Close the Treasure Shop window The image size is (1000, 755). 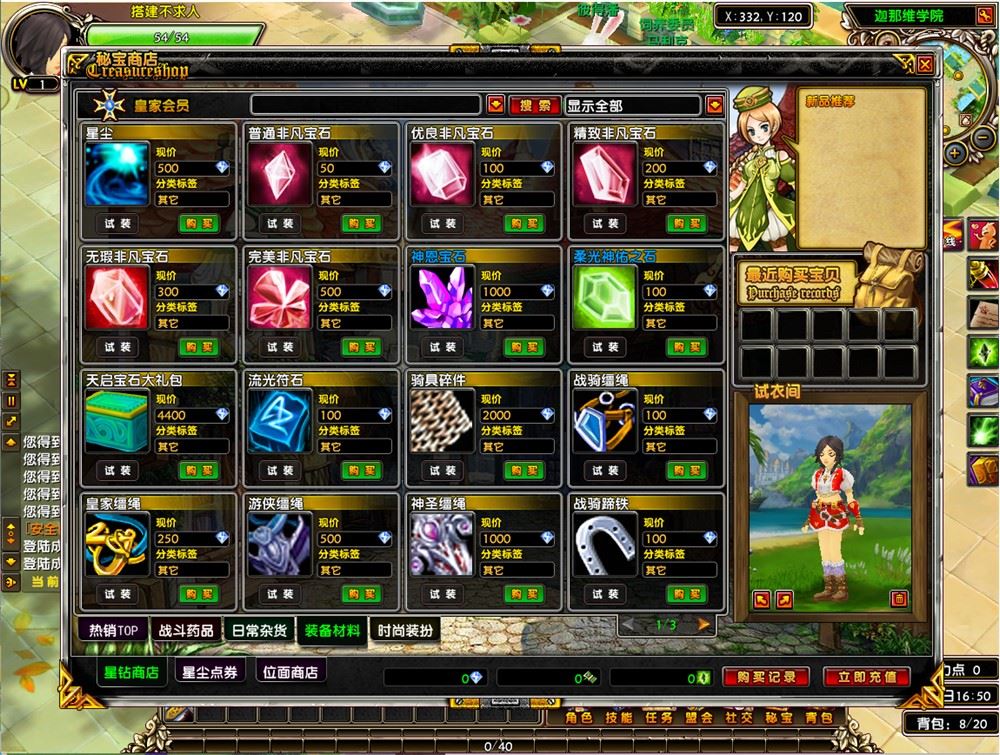click(925, 65)
